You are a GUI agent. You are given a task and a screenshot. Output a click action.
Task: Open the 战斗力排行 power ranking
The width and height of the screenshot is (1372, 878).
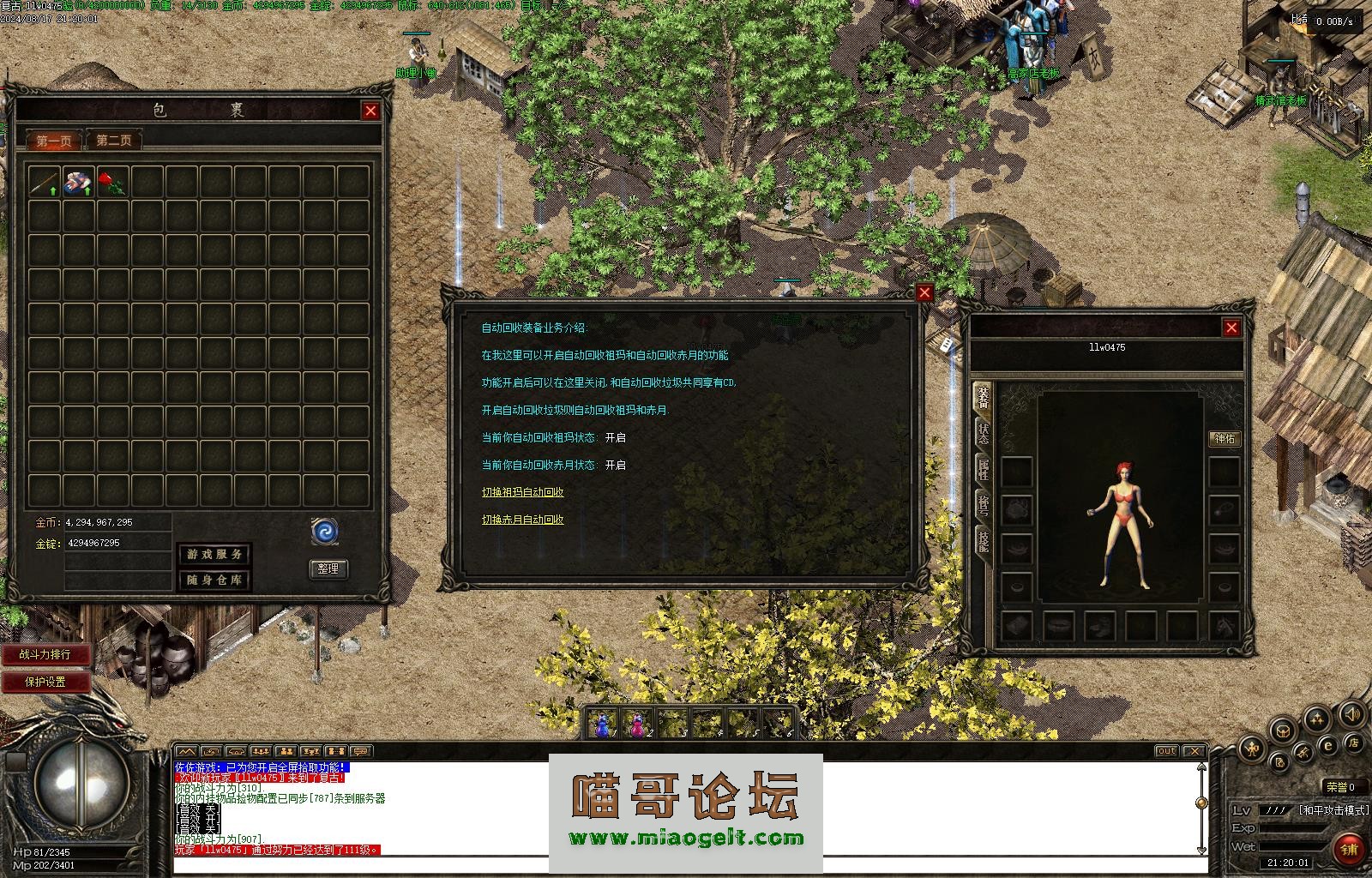[46, 654]
